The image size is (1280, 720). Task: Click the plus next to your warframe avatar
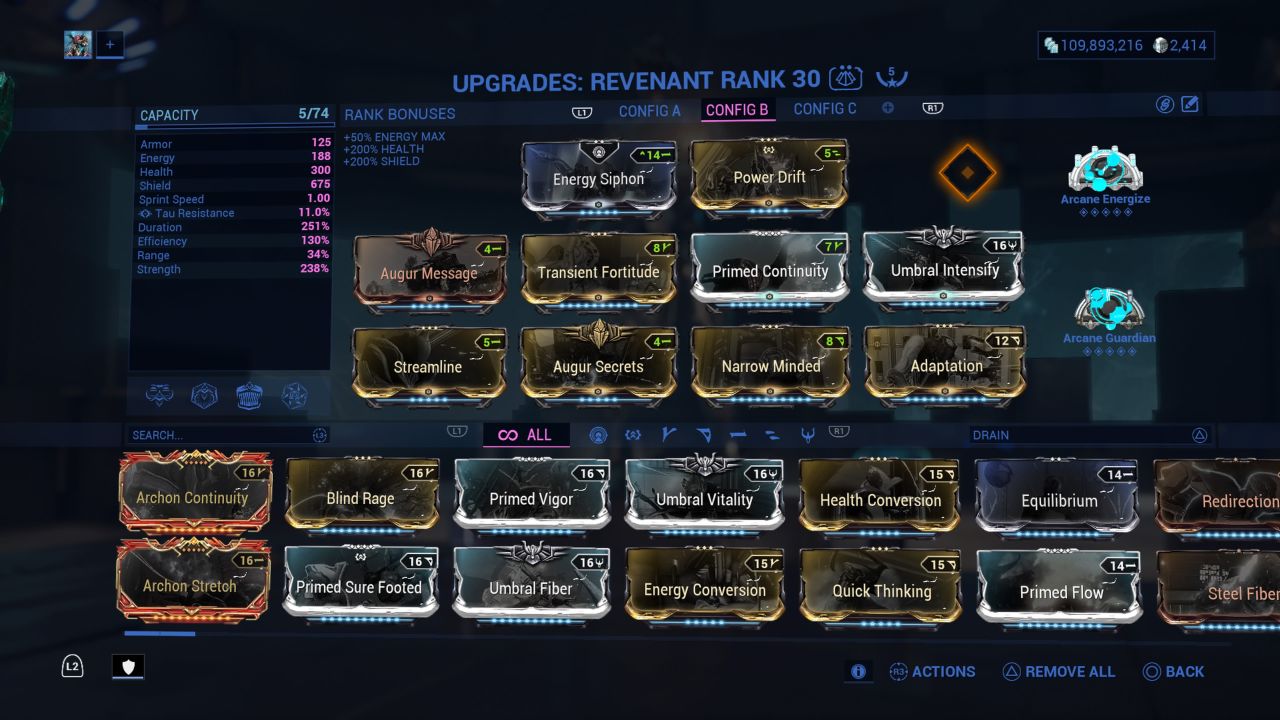tap(110, 44)
